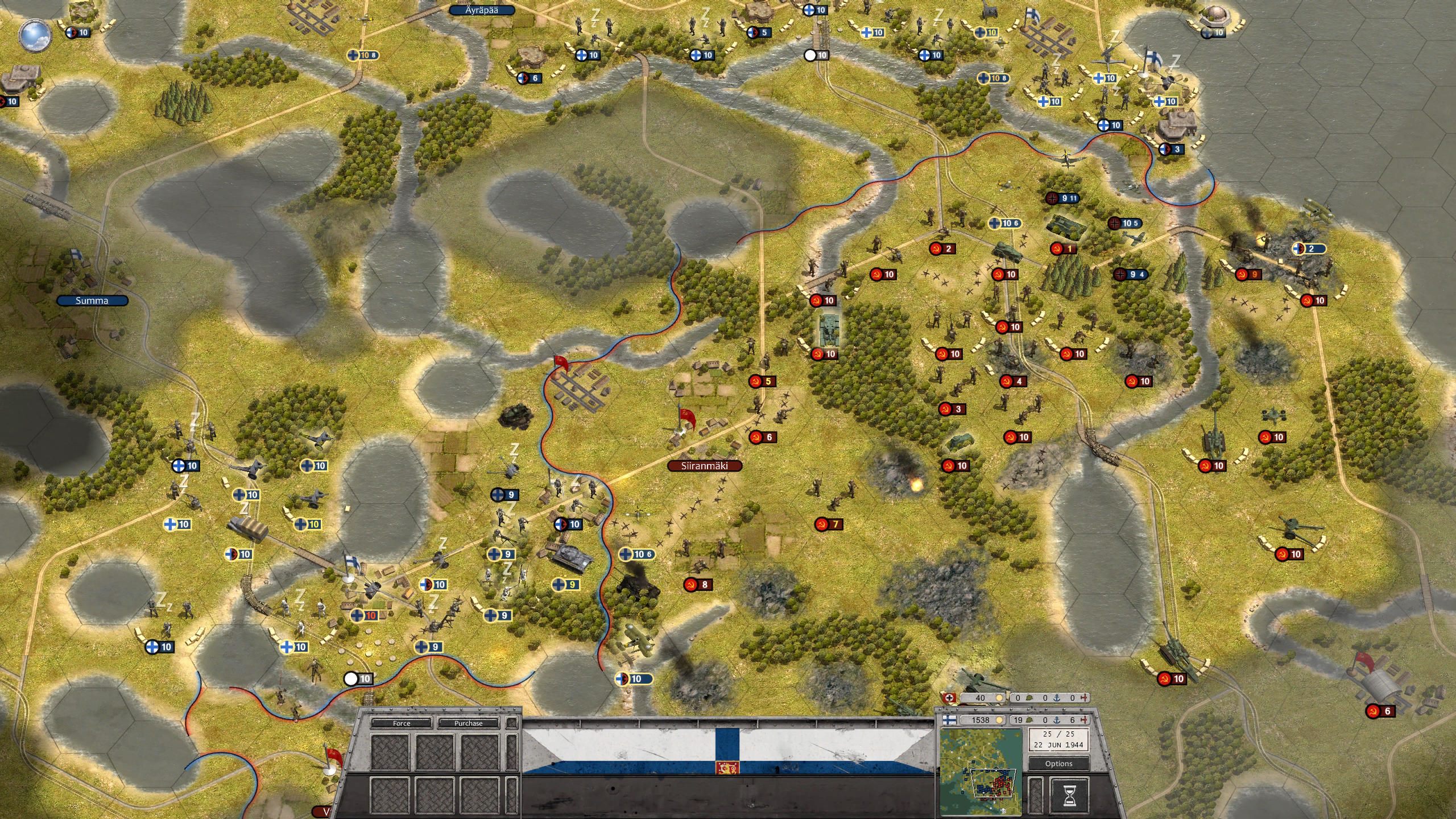This screenshot has width=1456, height=819.
Task: Open the weather forecast sky orb
Action: (x=35, y=34)
